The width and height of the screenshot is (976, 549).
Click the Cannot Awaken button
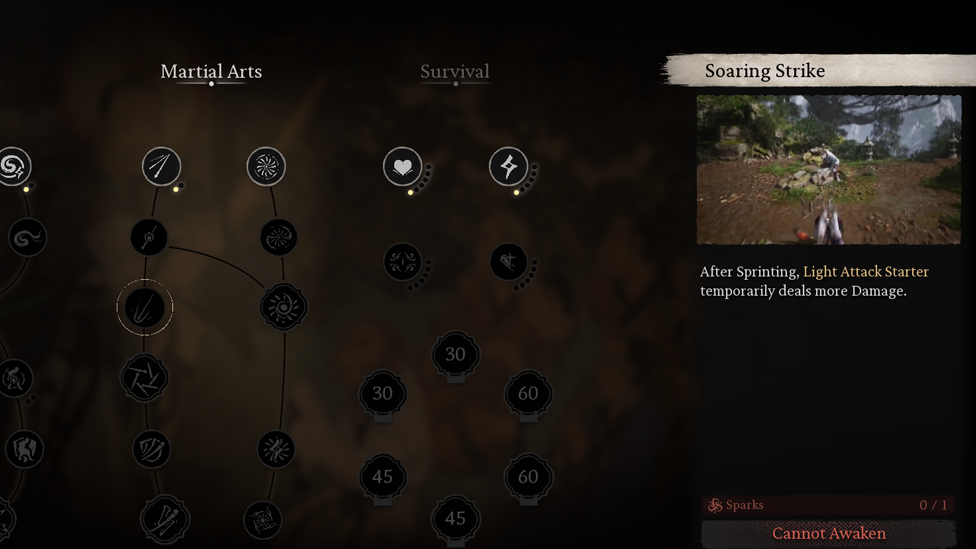[828, 534]
